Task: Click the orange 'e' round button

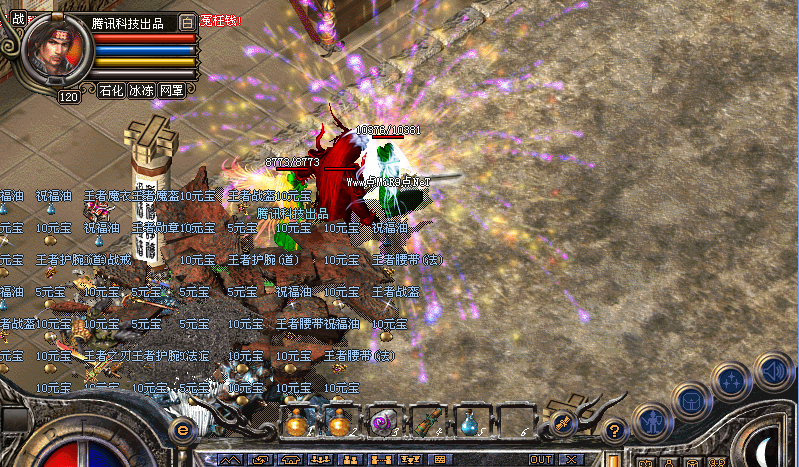Action: pos(183,428)
